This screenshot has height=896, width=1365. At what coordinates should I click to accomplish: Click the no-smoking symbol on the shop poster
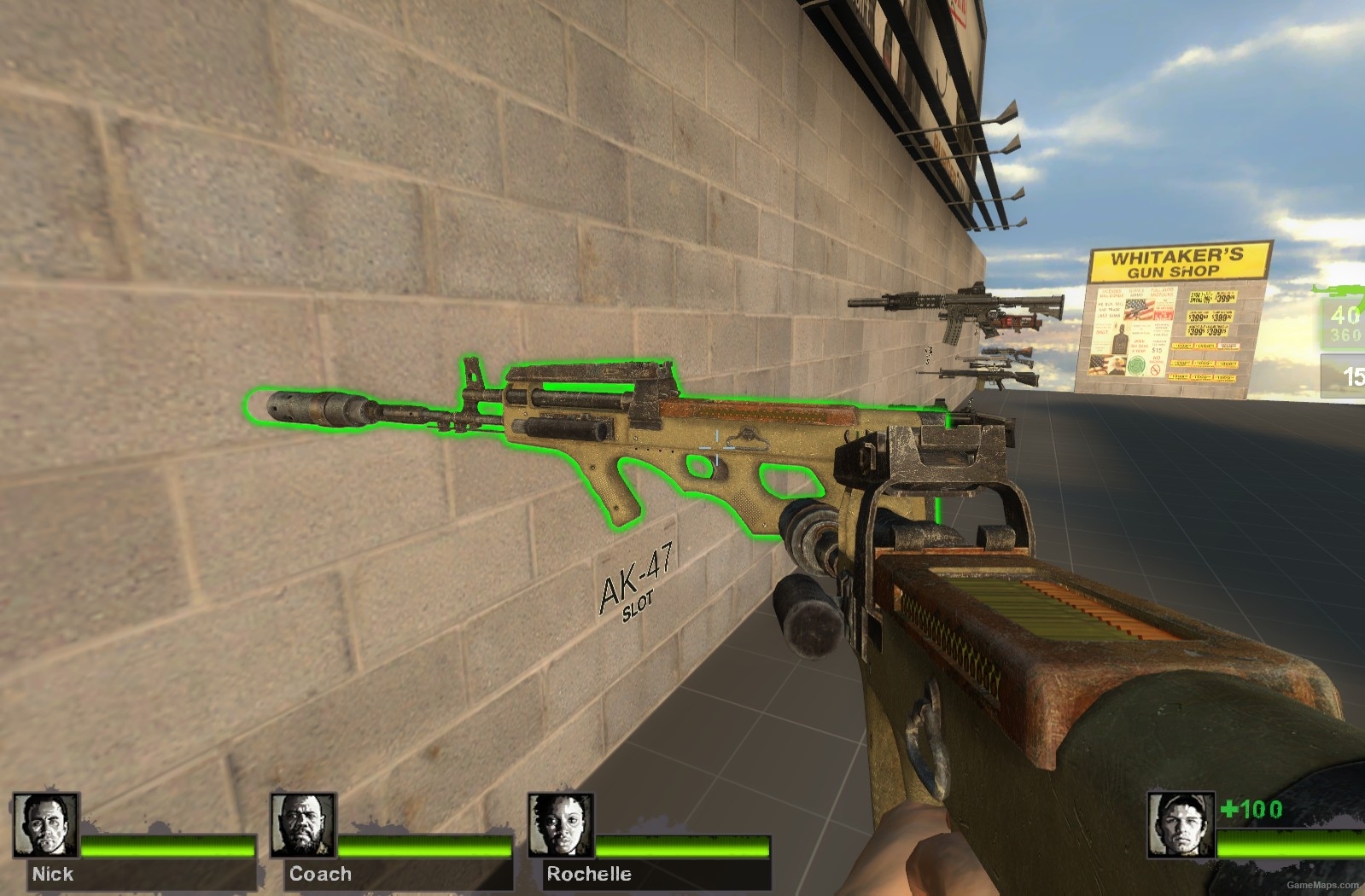[1154, 369]
